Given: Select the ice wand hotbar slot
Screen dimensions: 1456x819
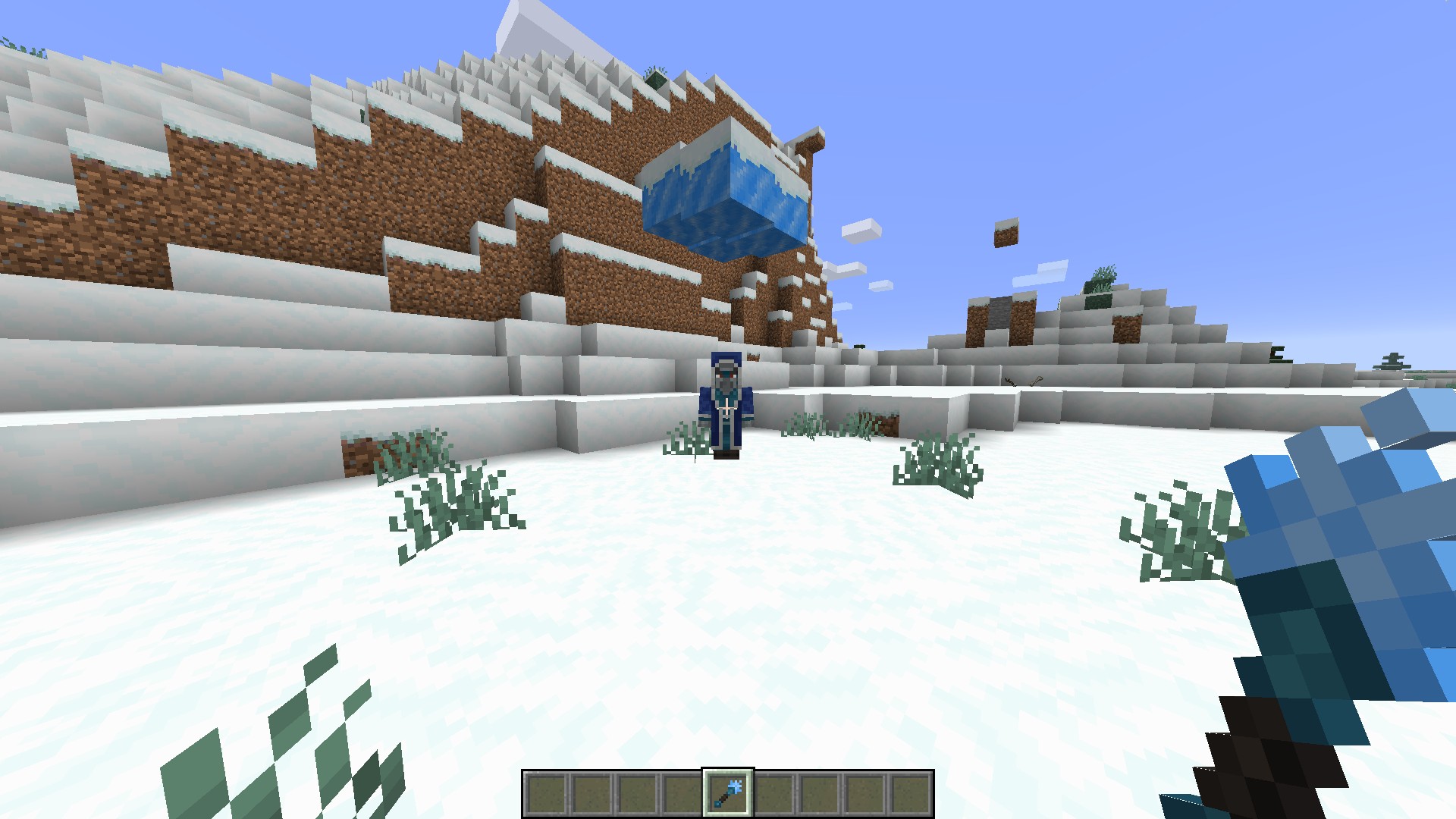Looking at the screenshot, I should [728, 792].
